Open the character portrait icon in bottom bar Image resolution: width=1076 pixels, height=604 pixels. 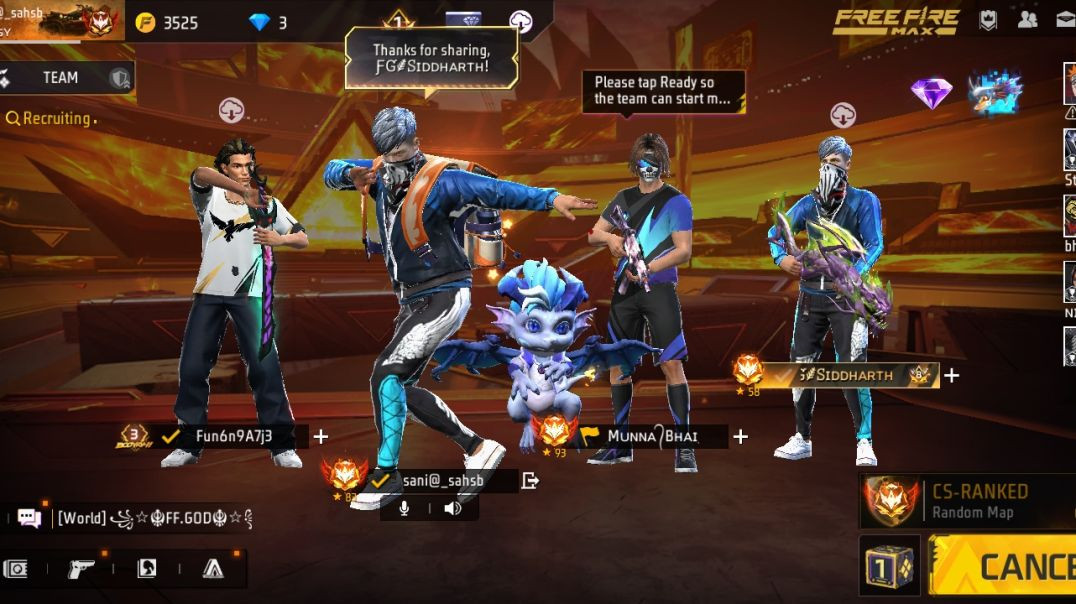point(146,569)
